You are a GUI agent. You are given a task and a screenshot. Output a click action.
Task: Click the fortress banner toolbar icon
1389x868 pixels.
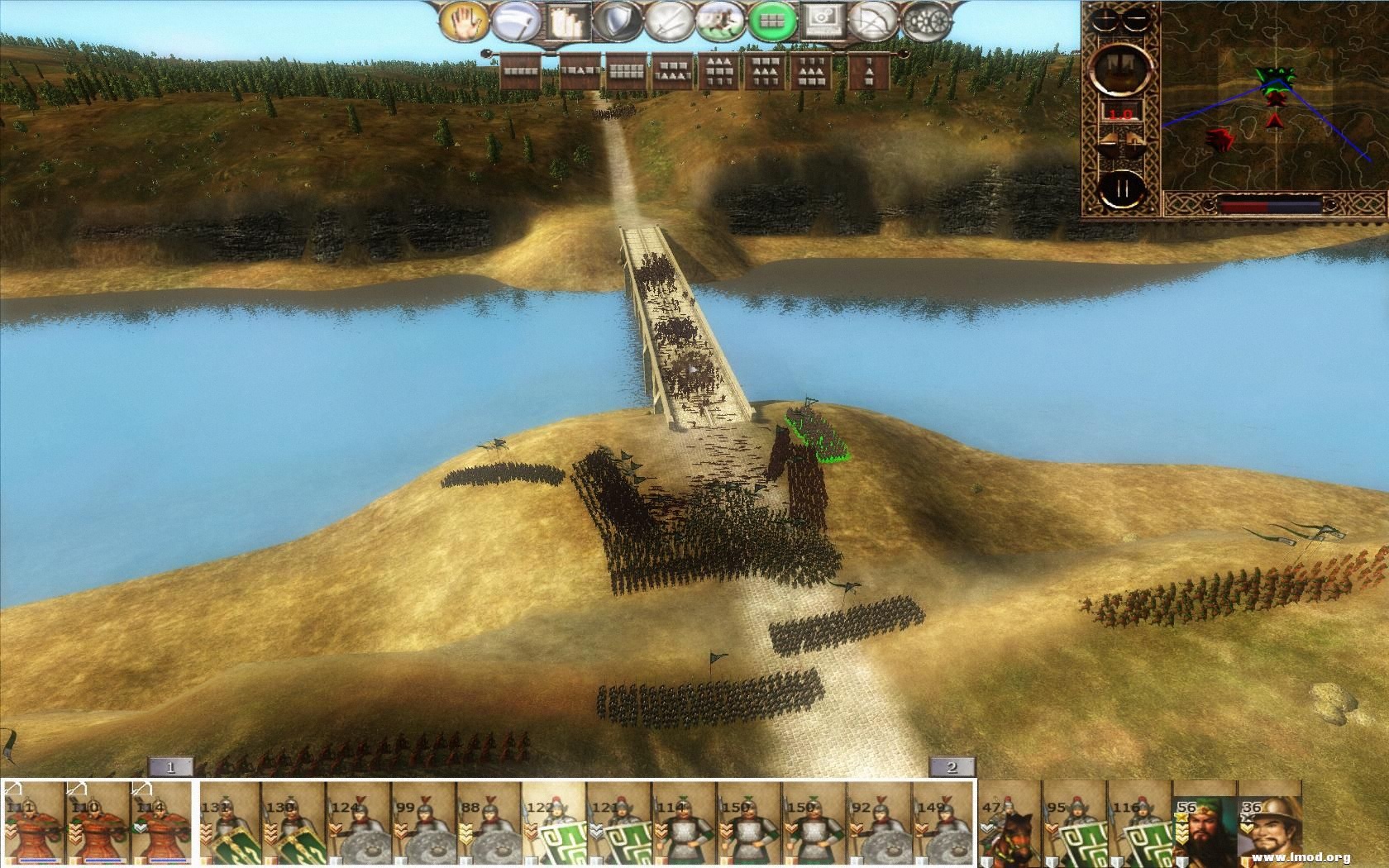click(566, 21)
